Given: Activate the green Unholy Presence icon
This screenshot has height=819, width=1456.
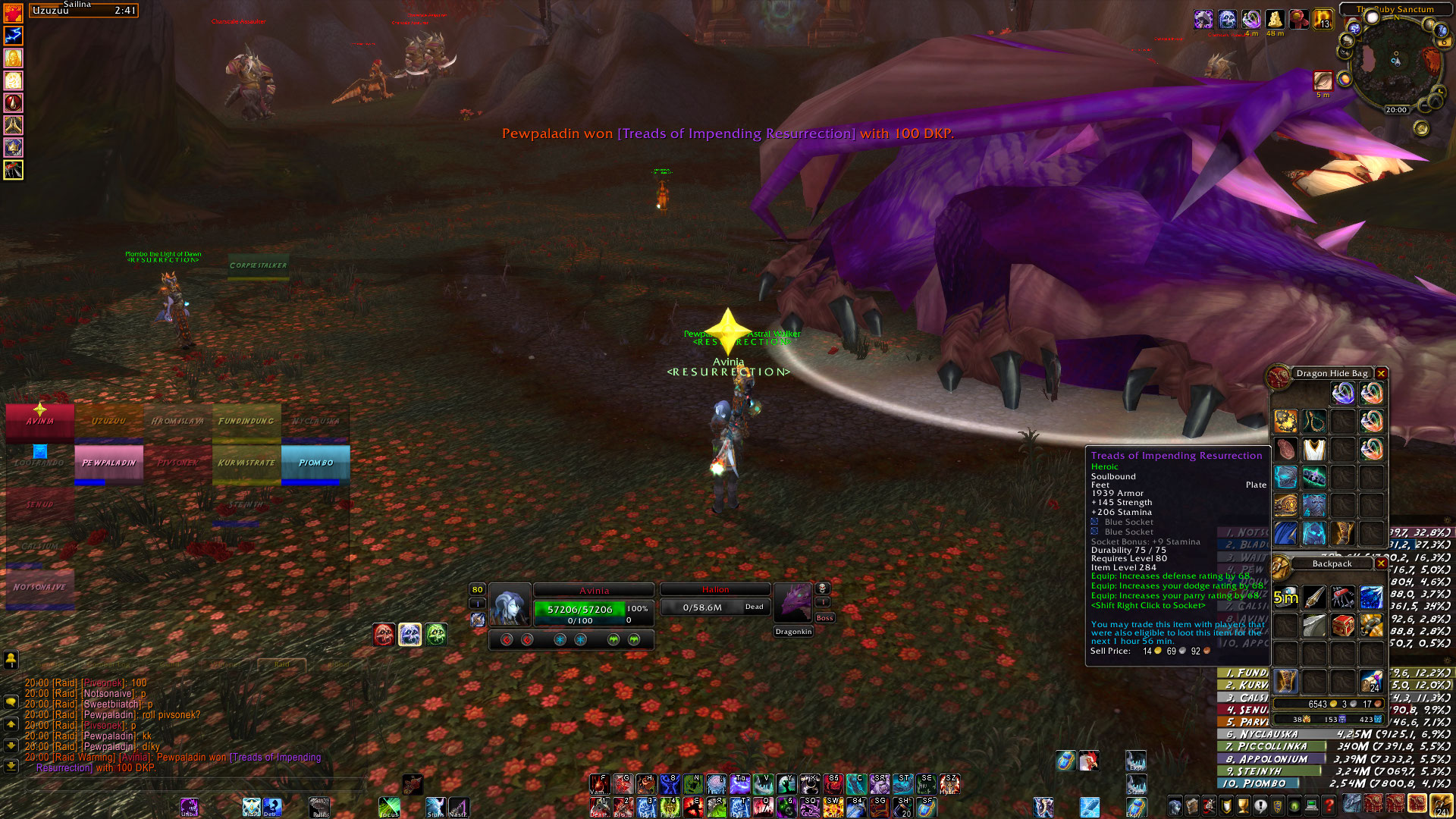Looking at the screenshot, I should (x=436, y=635).
